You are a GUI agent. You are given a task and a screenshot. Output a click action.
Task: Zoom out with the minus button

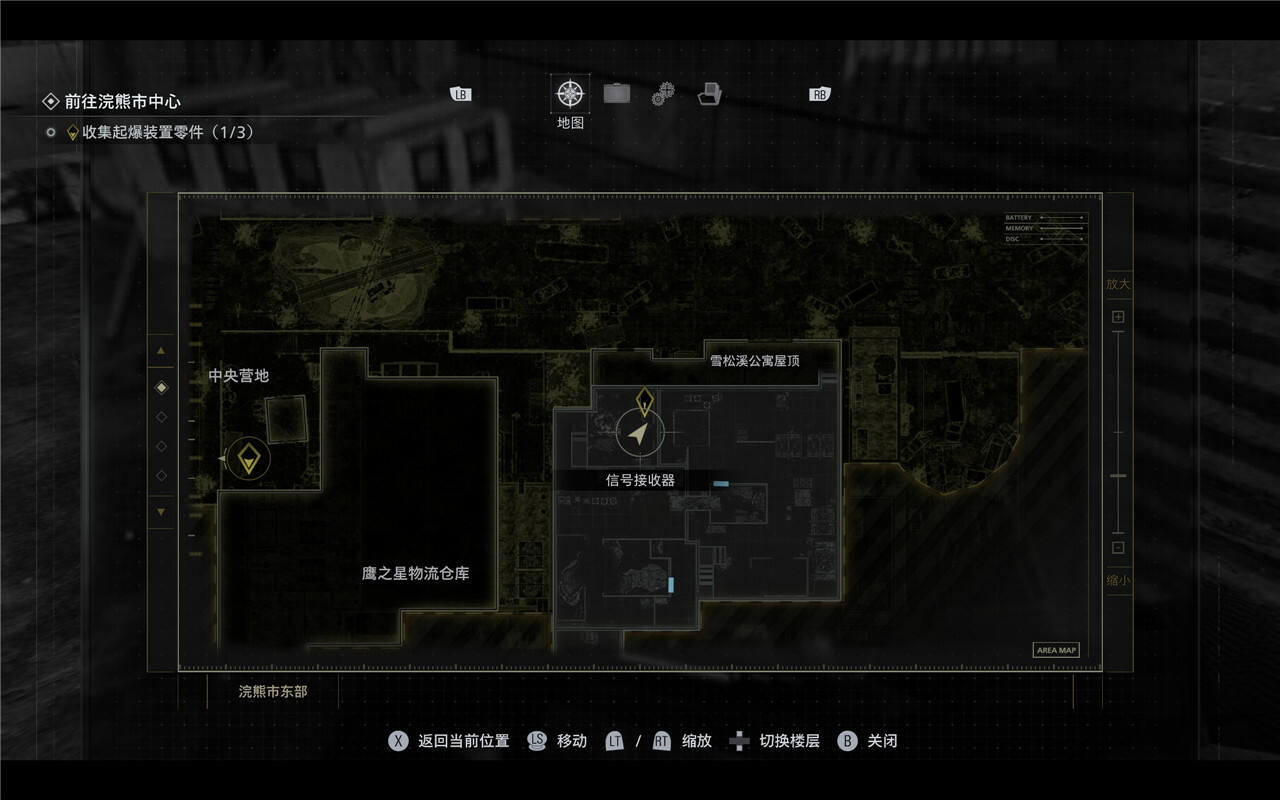coord(1118,547)
